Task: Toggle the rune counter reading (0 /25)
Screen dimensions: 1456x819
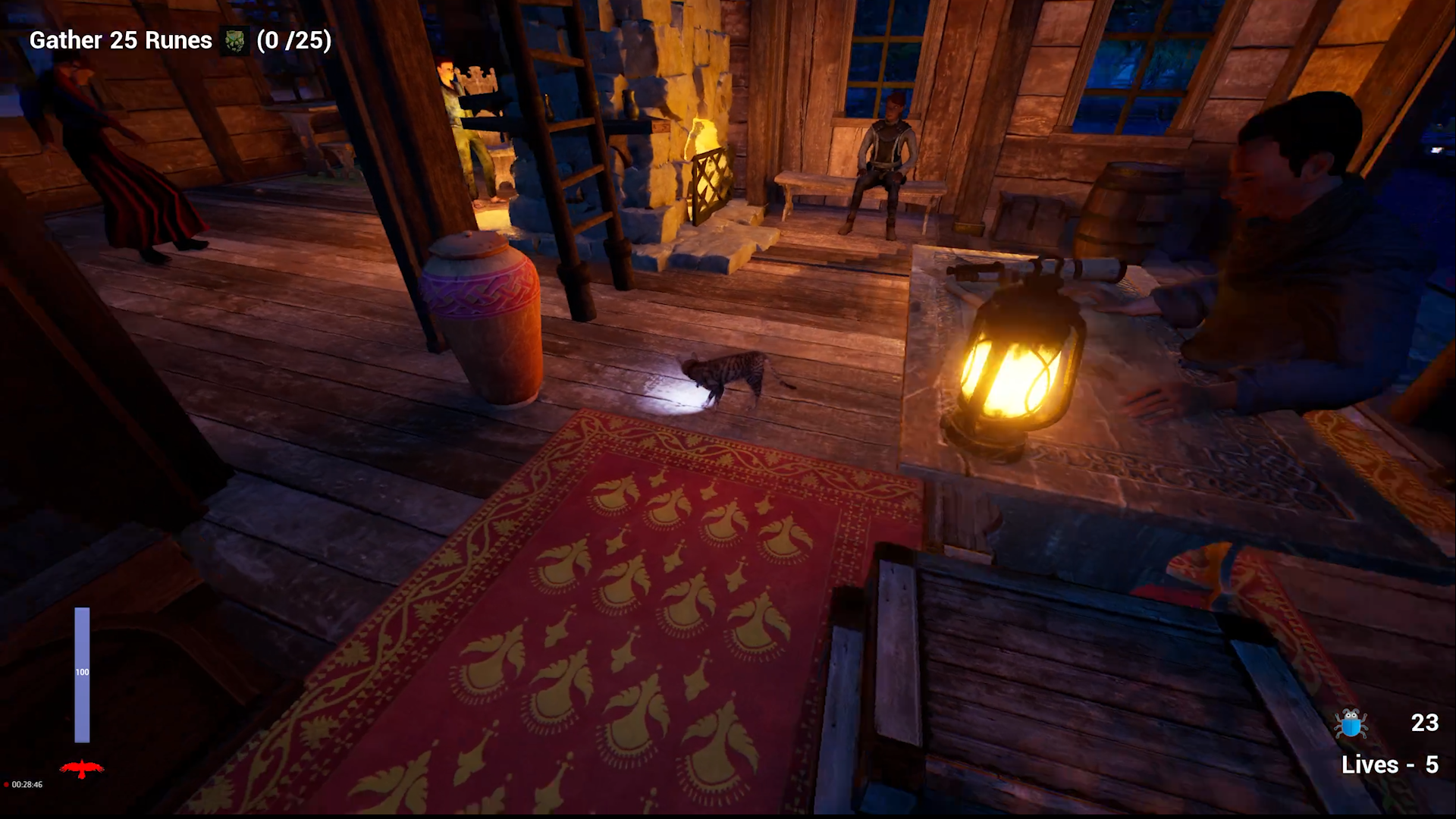Action: click(294, 40)
